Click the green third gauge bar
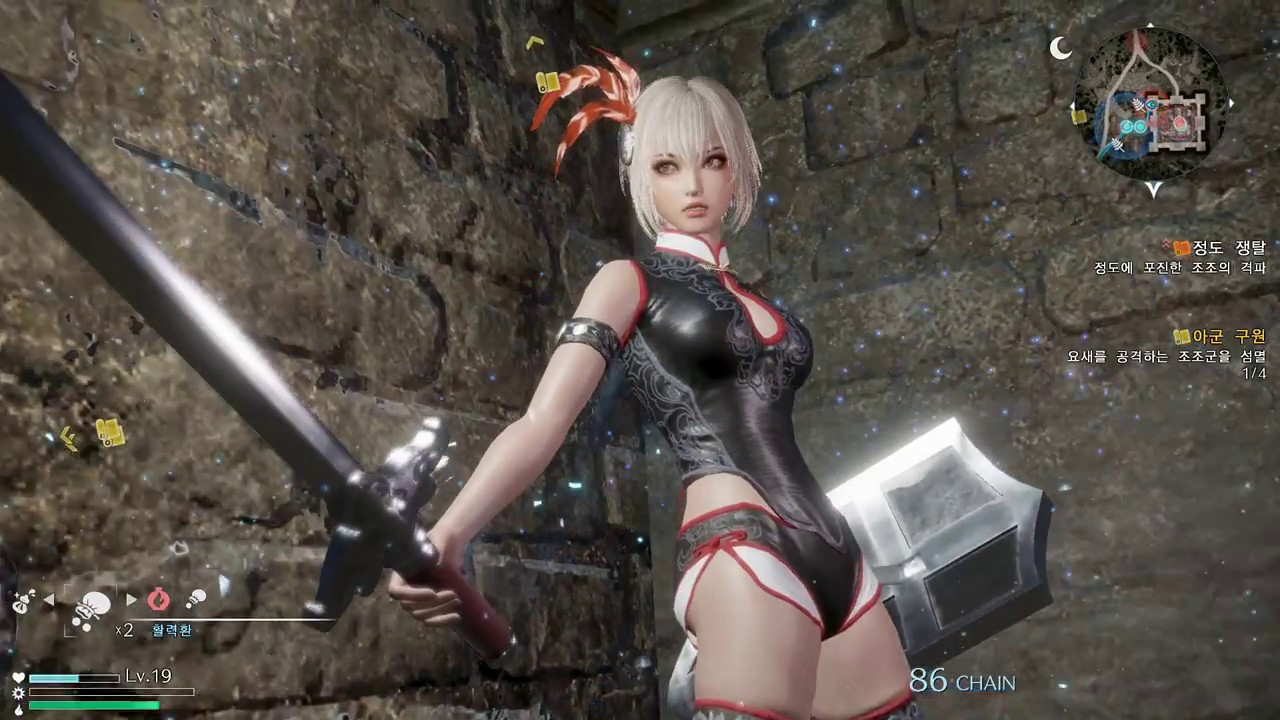The width and height of the screenshot is (1280, 720). point(93,704)
